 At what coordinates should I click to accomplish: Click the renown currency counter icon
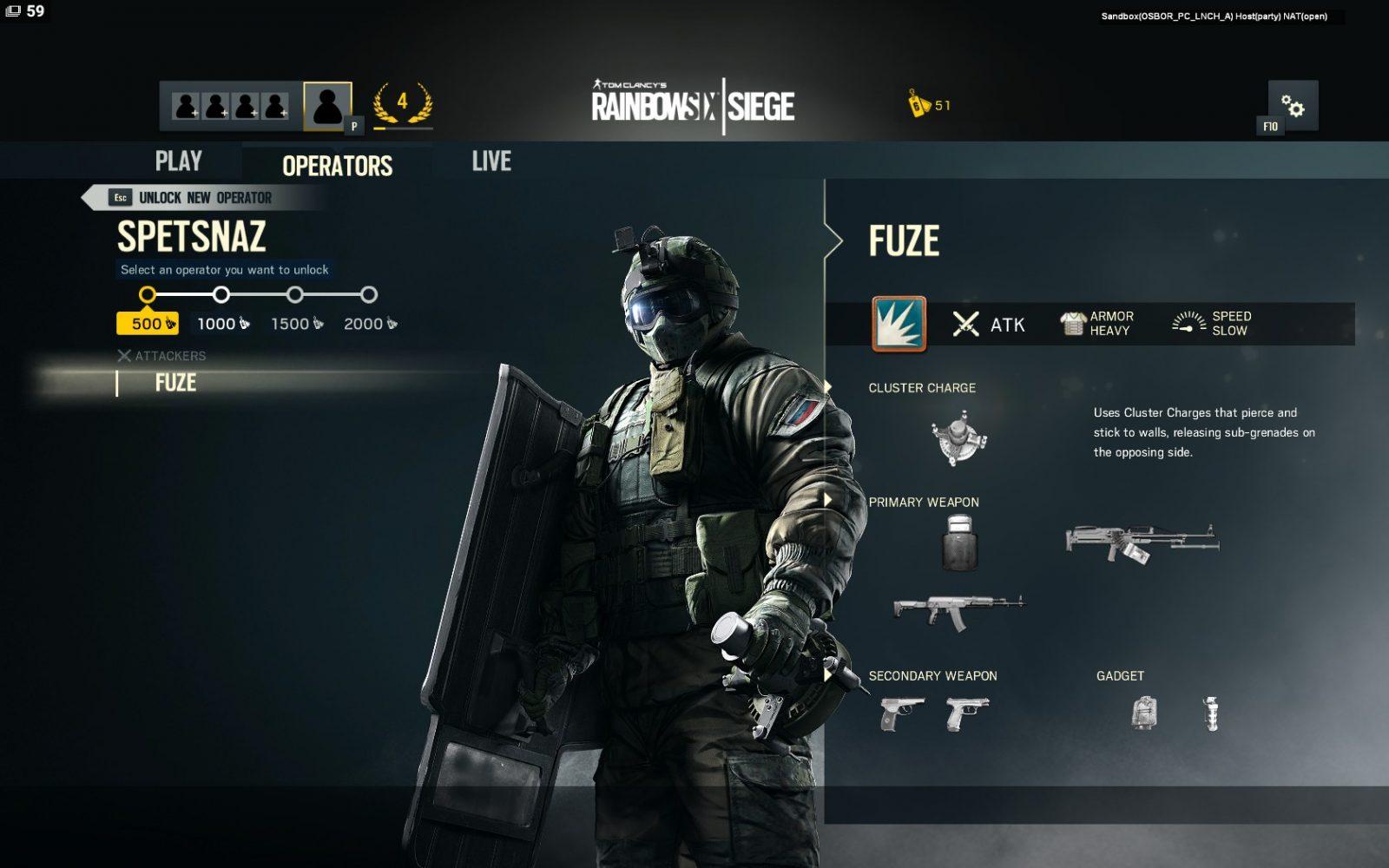(x=918, y=104)
